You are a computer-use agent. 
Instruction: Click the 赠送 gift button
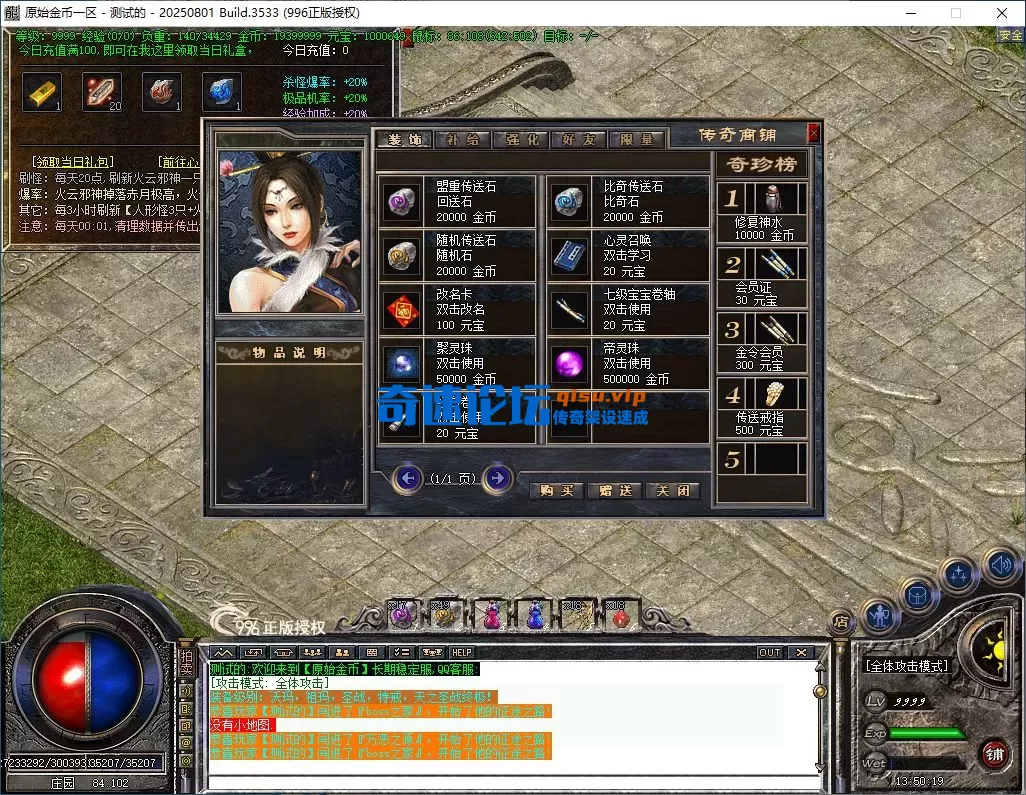[615, 491]
